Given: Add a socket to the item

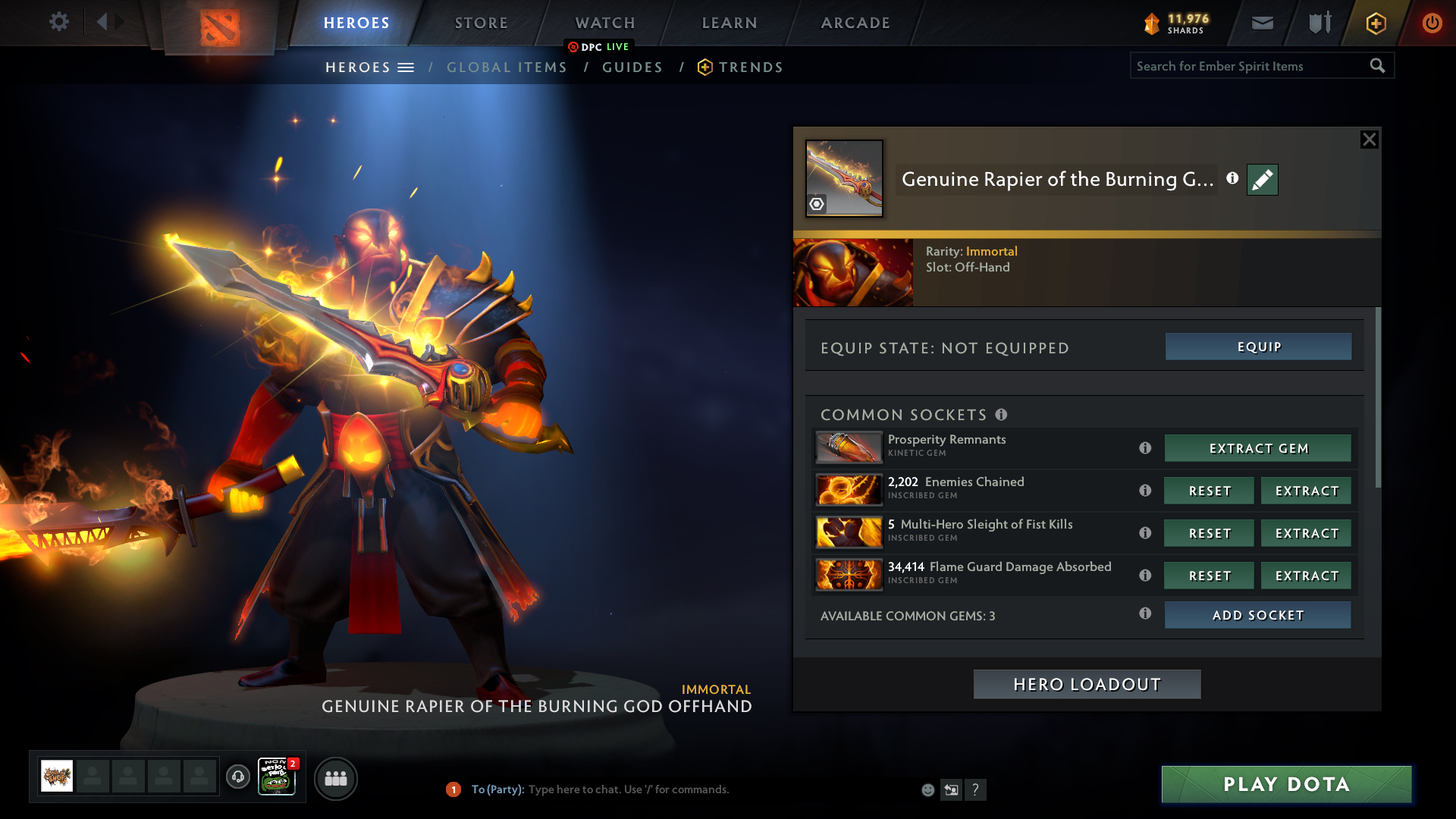Looking at the screenshot, I should click(x=1257, y=615).
